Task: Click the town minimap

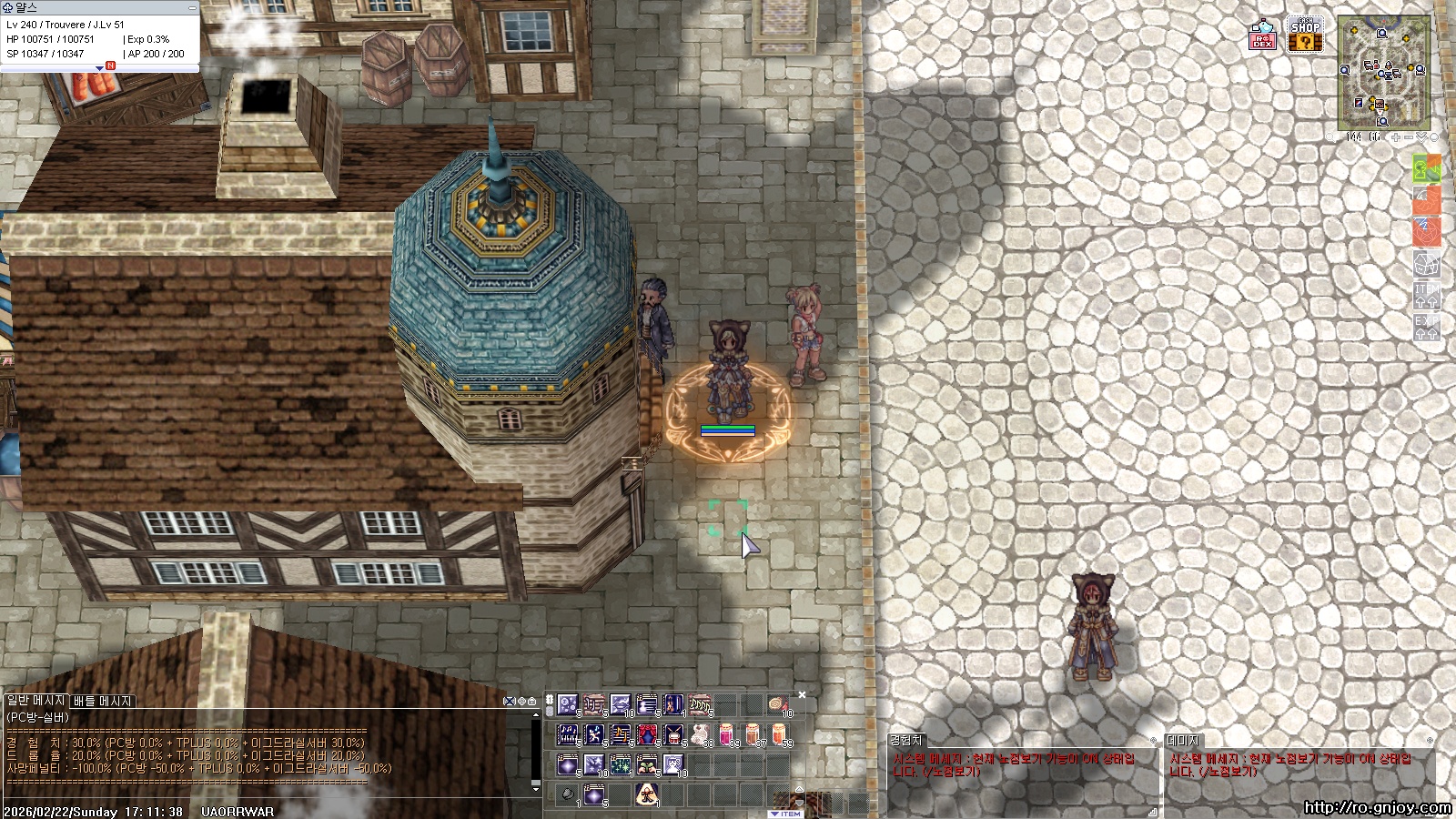Action: tap(1383, 73)
